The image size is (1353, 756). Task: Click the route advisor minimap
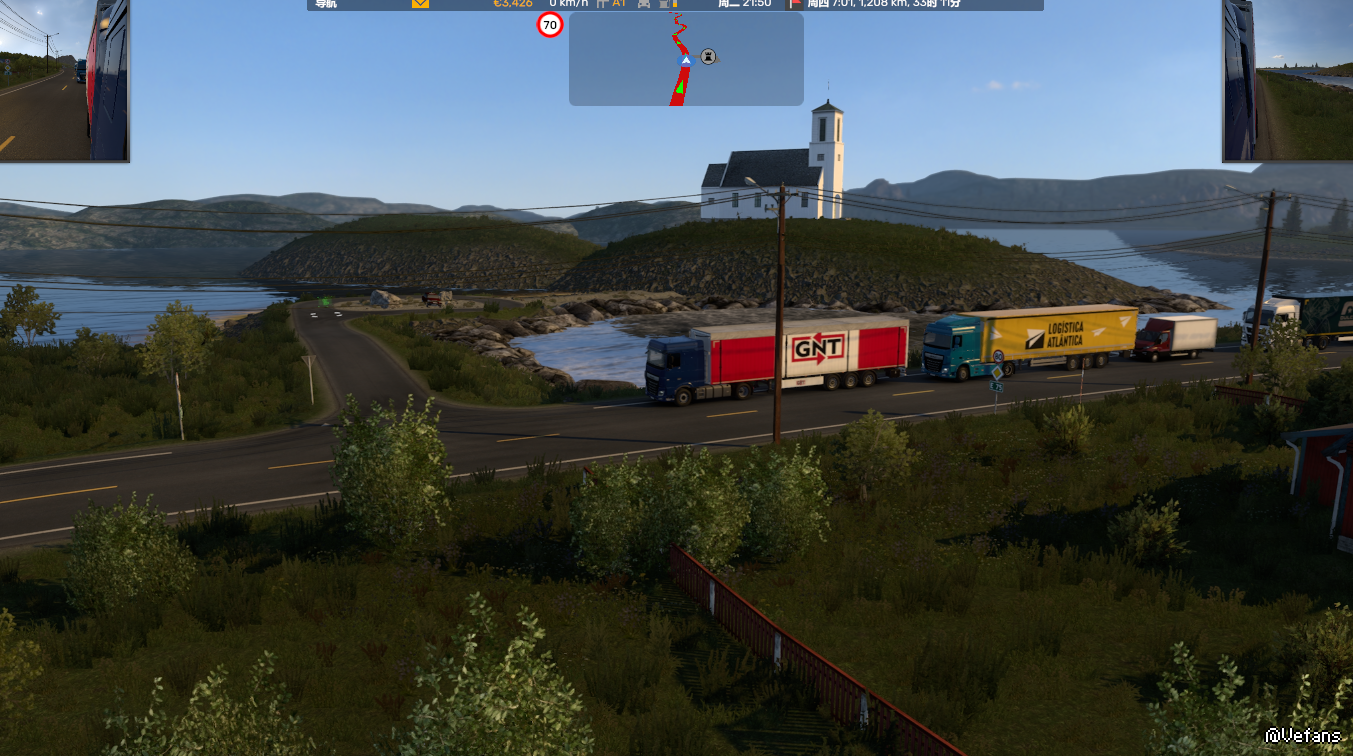[686, 58]
